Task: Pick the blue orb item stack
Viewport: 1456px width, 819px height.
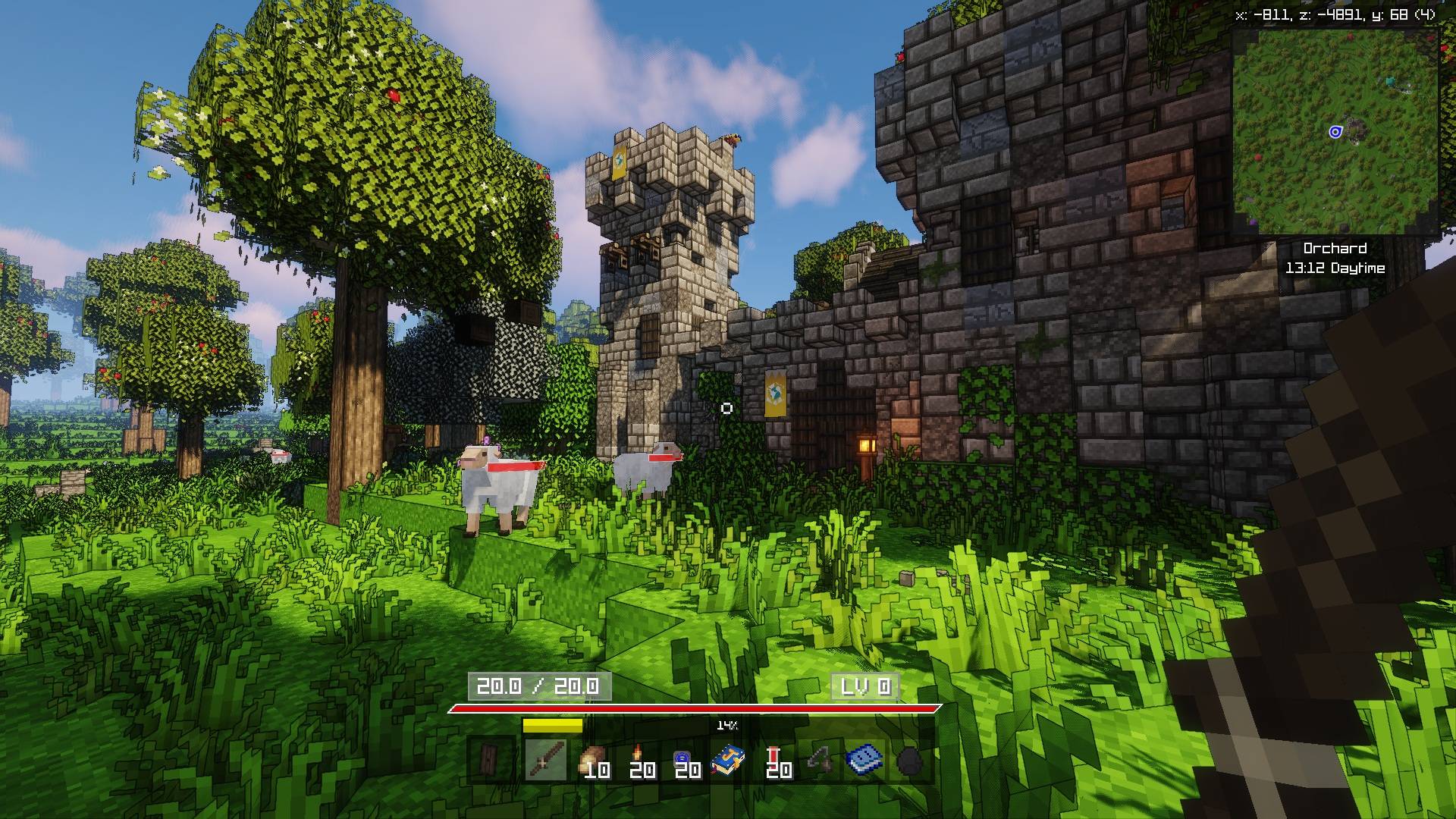Action: (683, 761)
